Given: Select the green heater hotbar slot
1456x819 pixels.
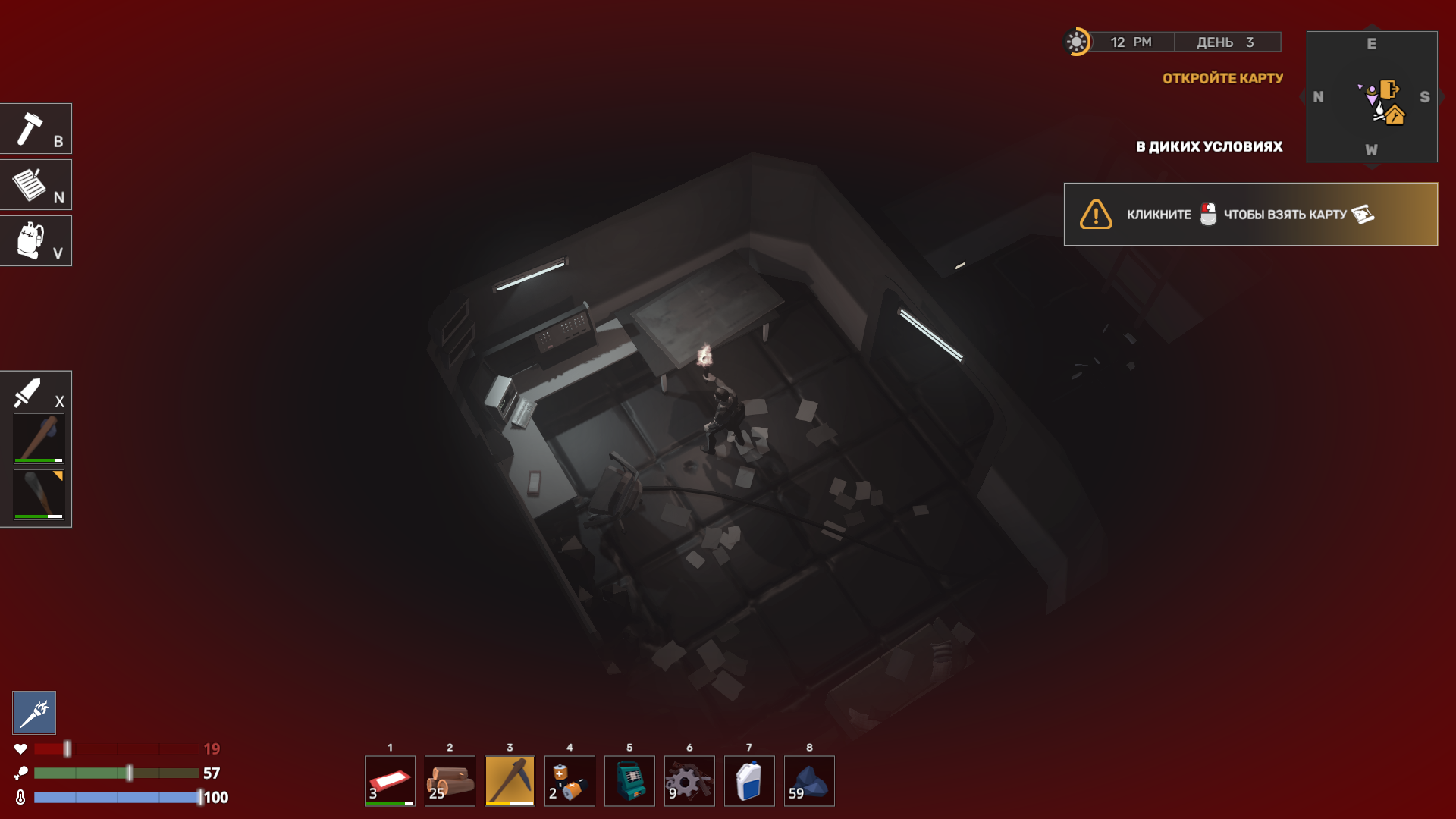Looking at the screenshot, I should click(629, 780).
